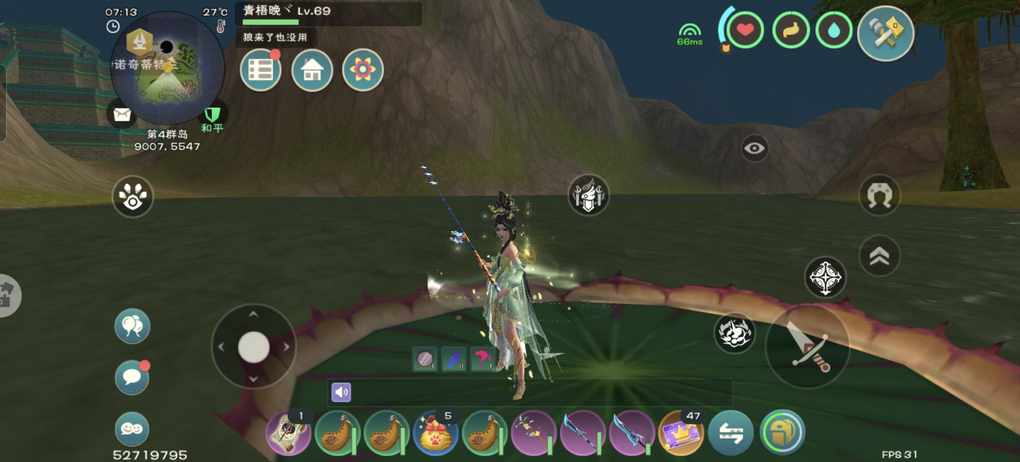Tap the double chevron jump button
This screenshot has width=1020, height=462.
click(x=879, y=255)
